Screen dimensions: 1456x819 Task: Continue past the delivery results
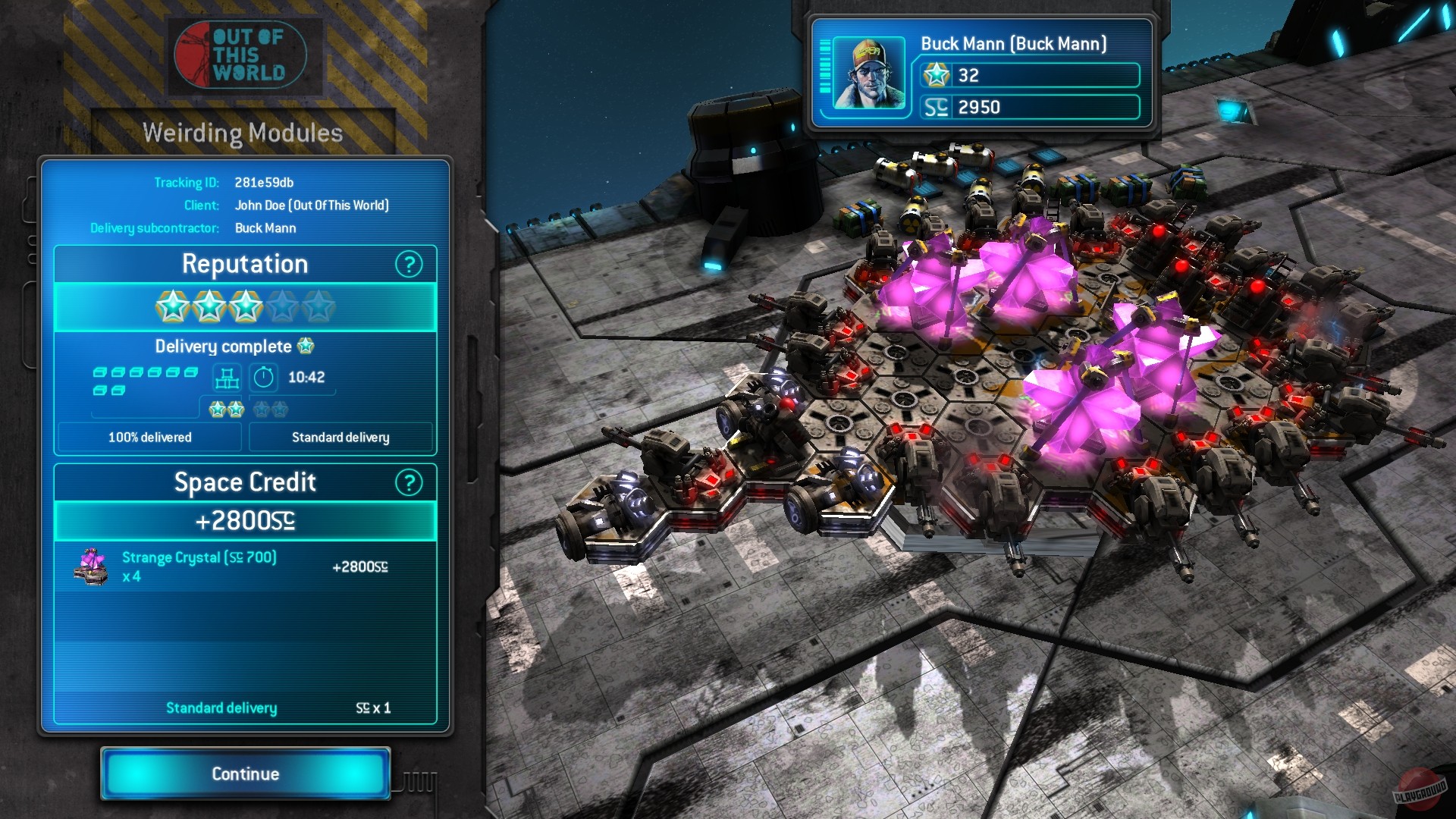coord(245,773)
